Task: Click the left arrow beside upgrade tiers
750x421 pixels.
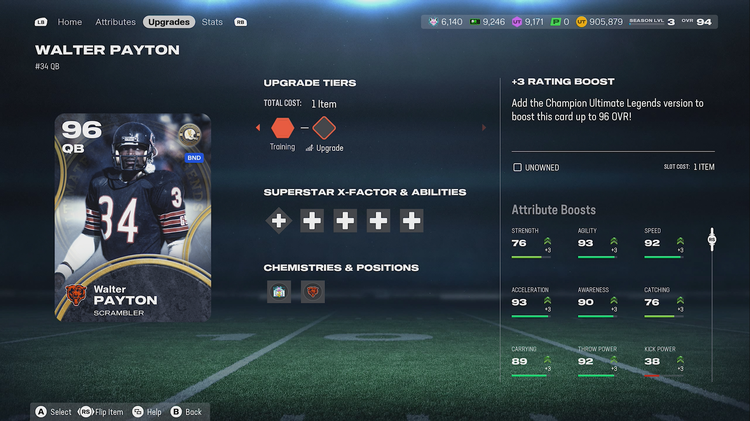Action: (258, 128)
